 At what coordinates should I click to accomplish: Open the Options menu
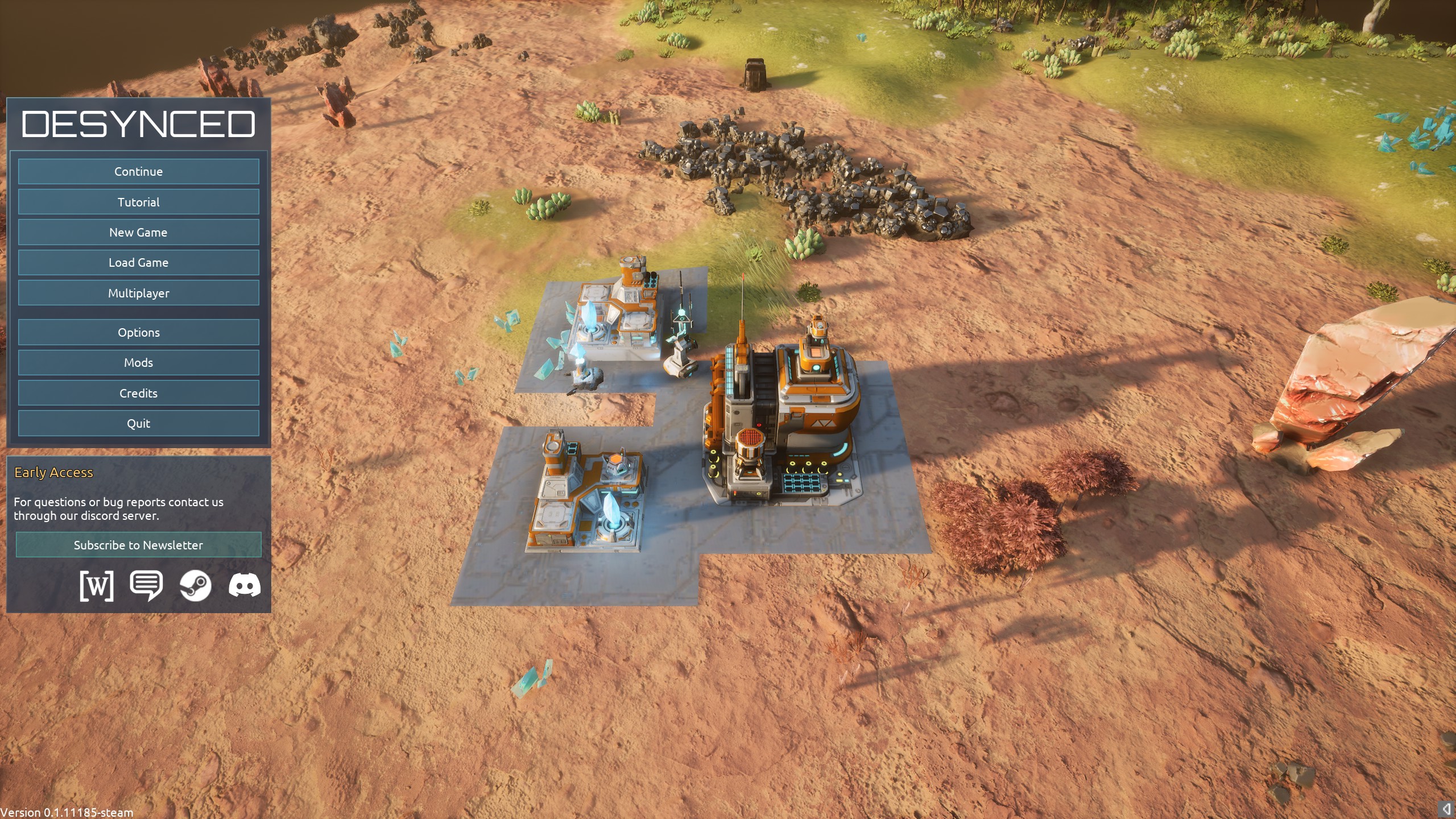click(138, 332)
